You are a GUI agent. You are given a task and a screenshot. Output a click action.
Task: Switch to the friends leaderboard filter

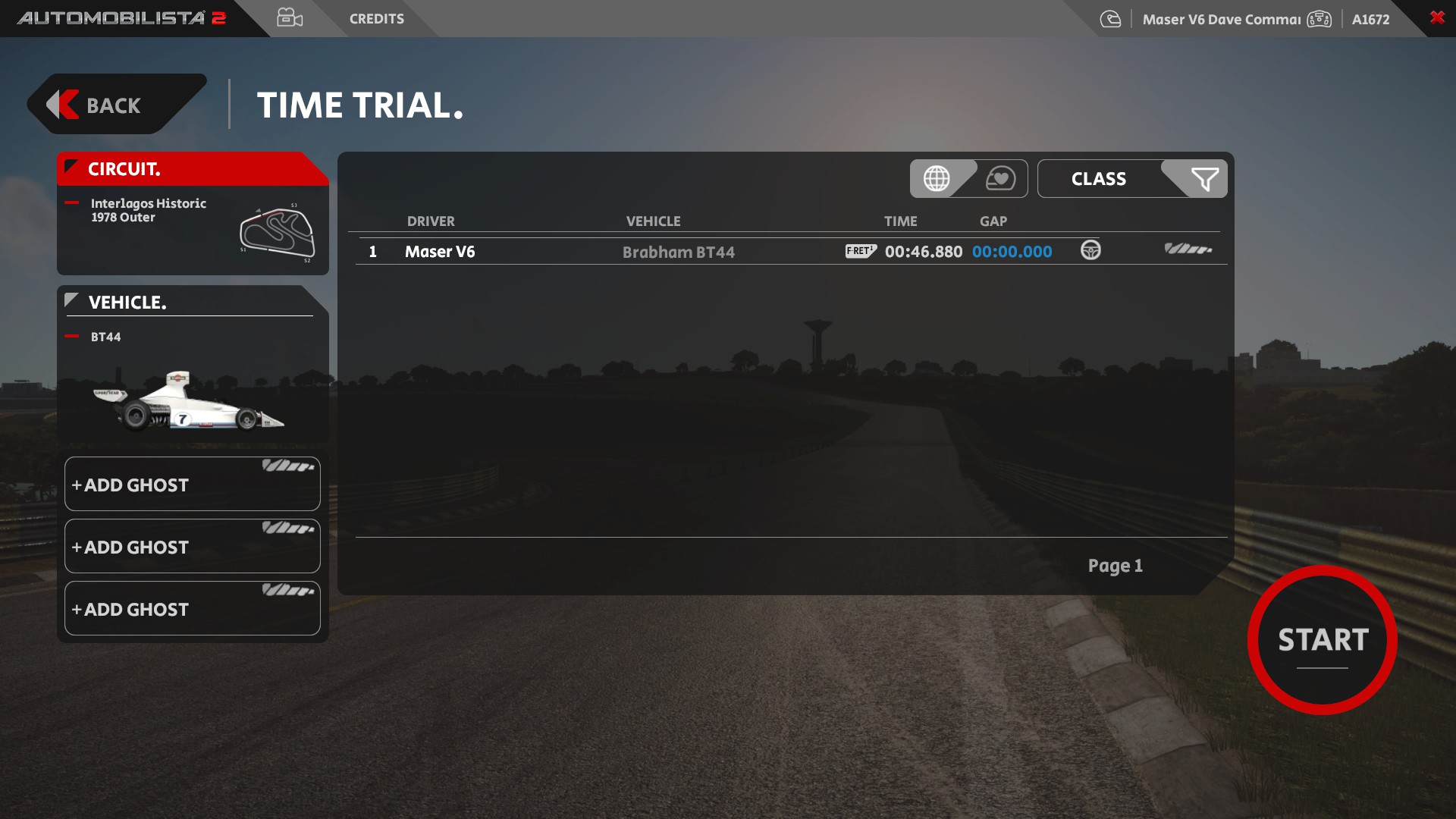pos(1000,179)
